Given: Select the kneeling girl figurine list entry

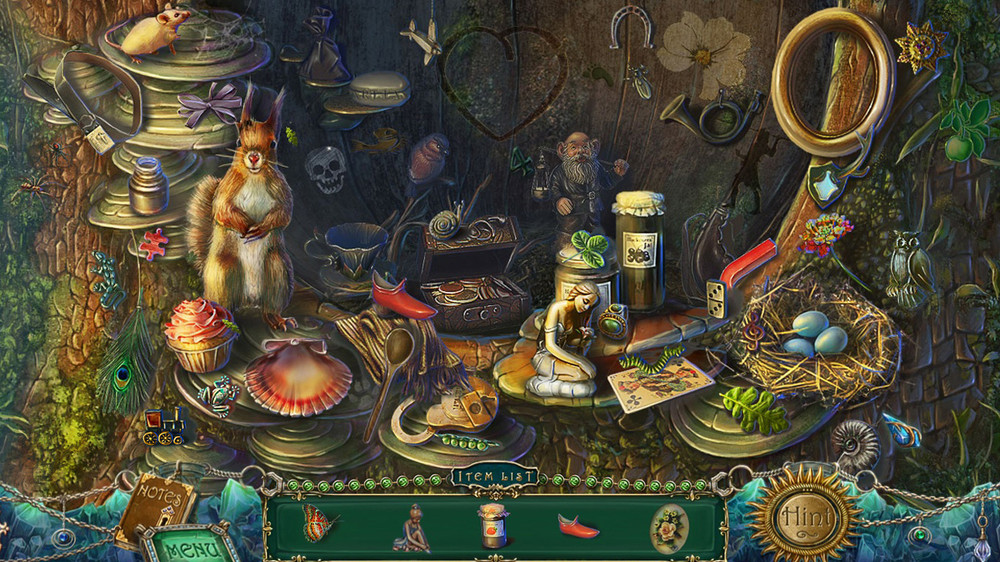Looking at the screenshot, I should [411, 527].
